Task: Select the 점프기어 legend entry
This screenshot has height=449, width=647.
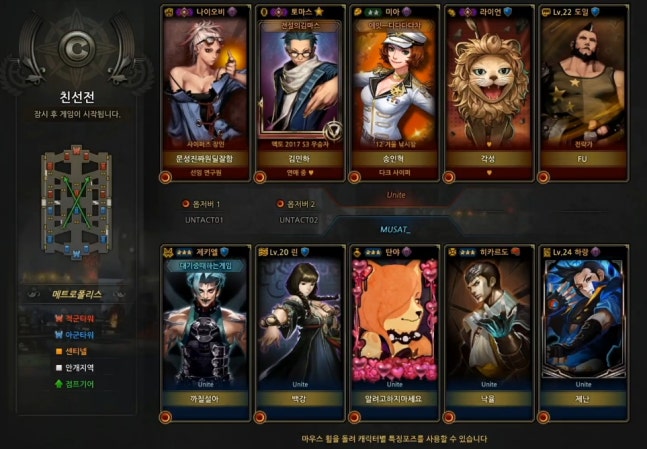Action: point(72,384)
